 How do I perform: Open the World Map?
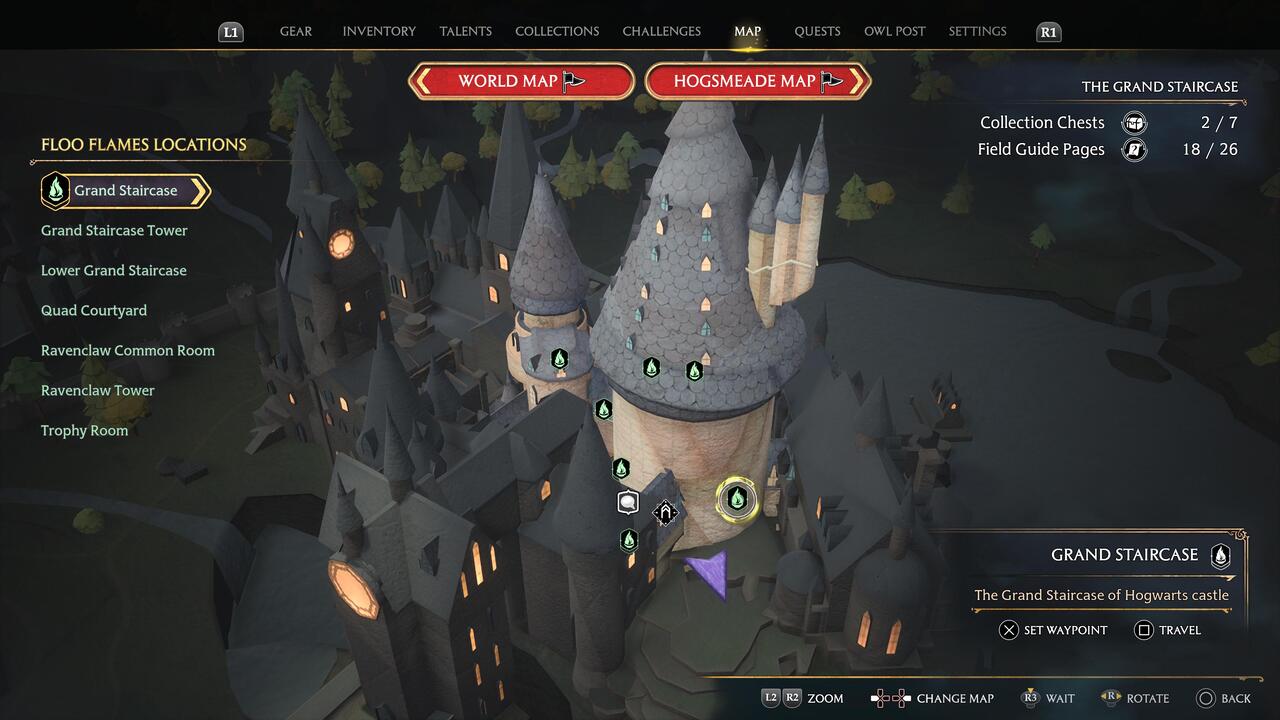(521, 82)
